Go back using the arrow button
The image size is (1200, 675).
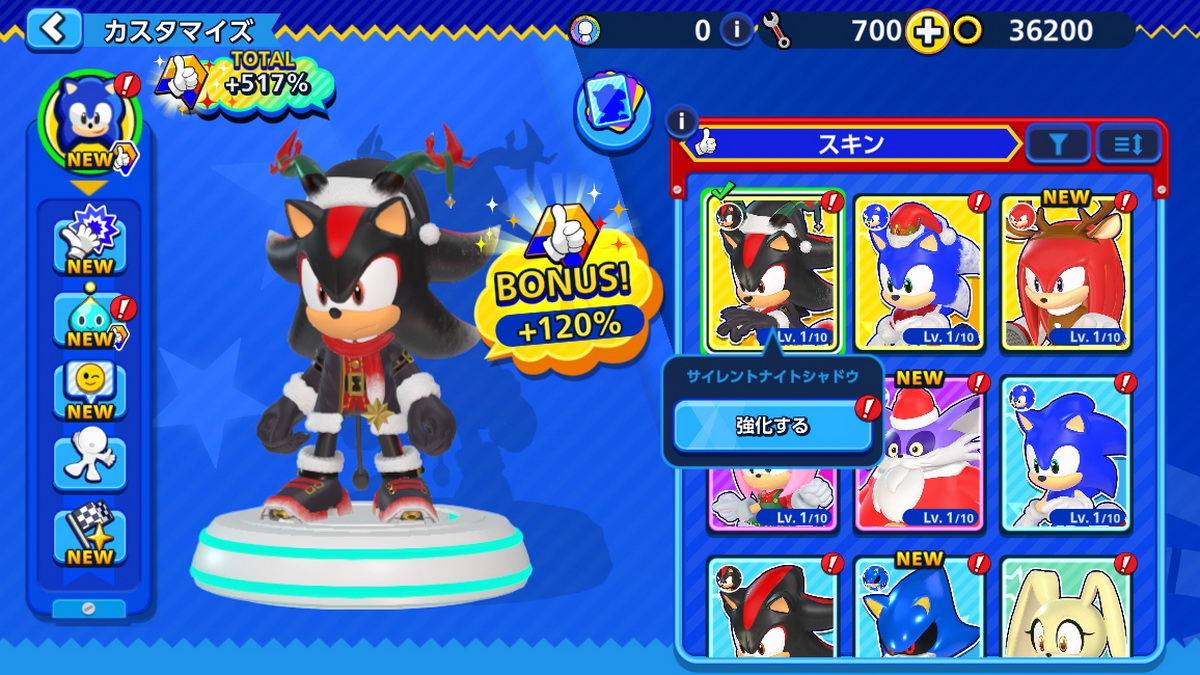coord(53,29)
